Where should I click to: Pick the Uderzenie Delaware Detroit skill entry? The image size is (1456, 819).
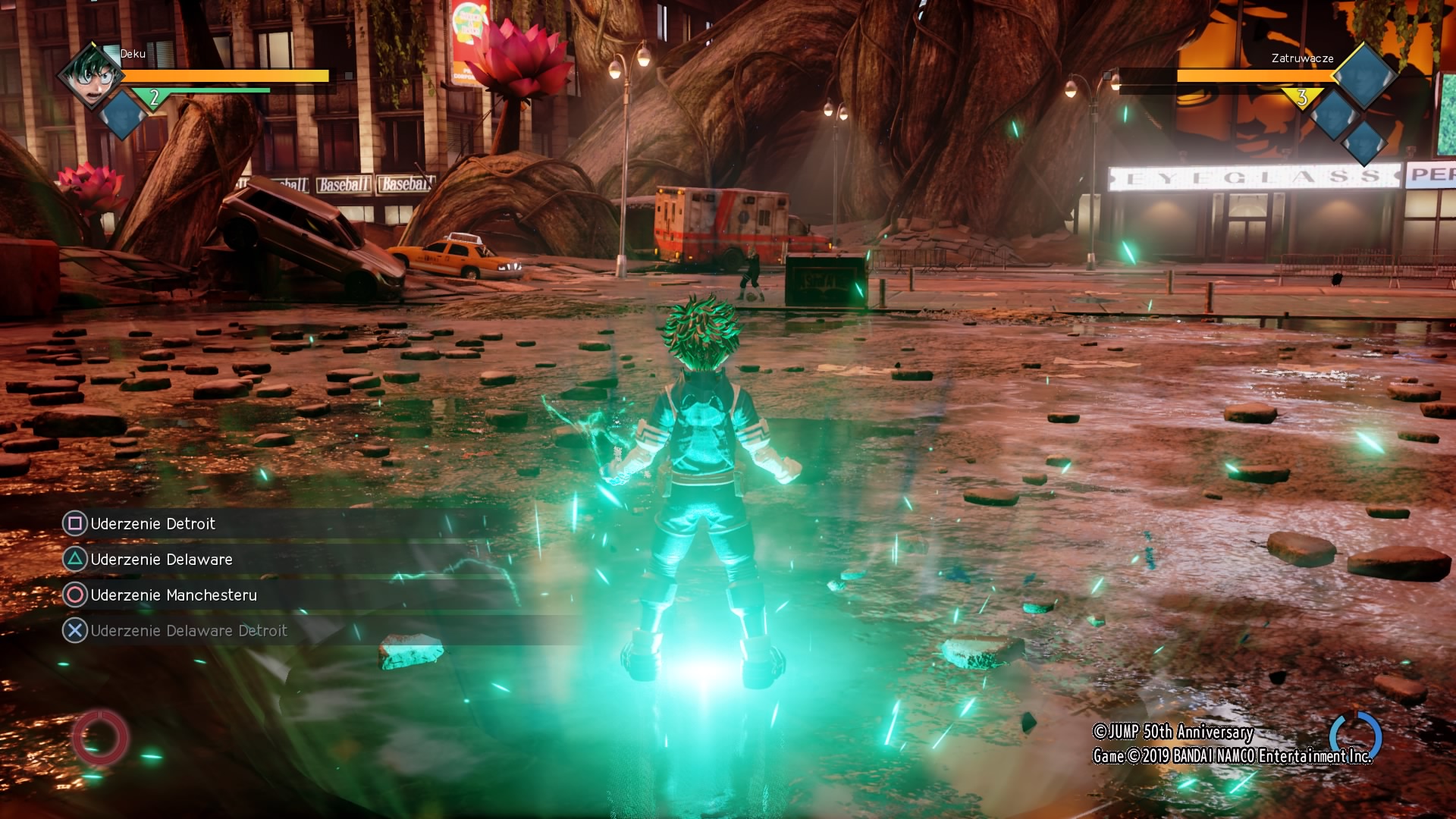click(x=188, y=630)
